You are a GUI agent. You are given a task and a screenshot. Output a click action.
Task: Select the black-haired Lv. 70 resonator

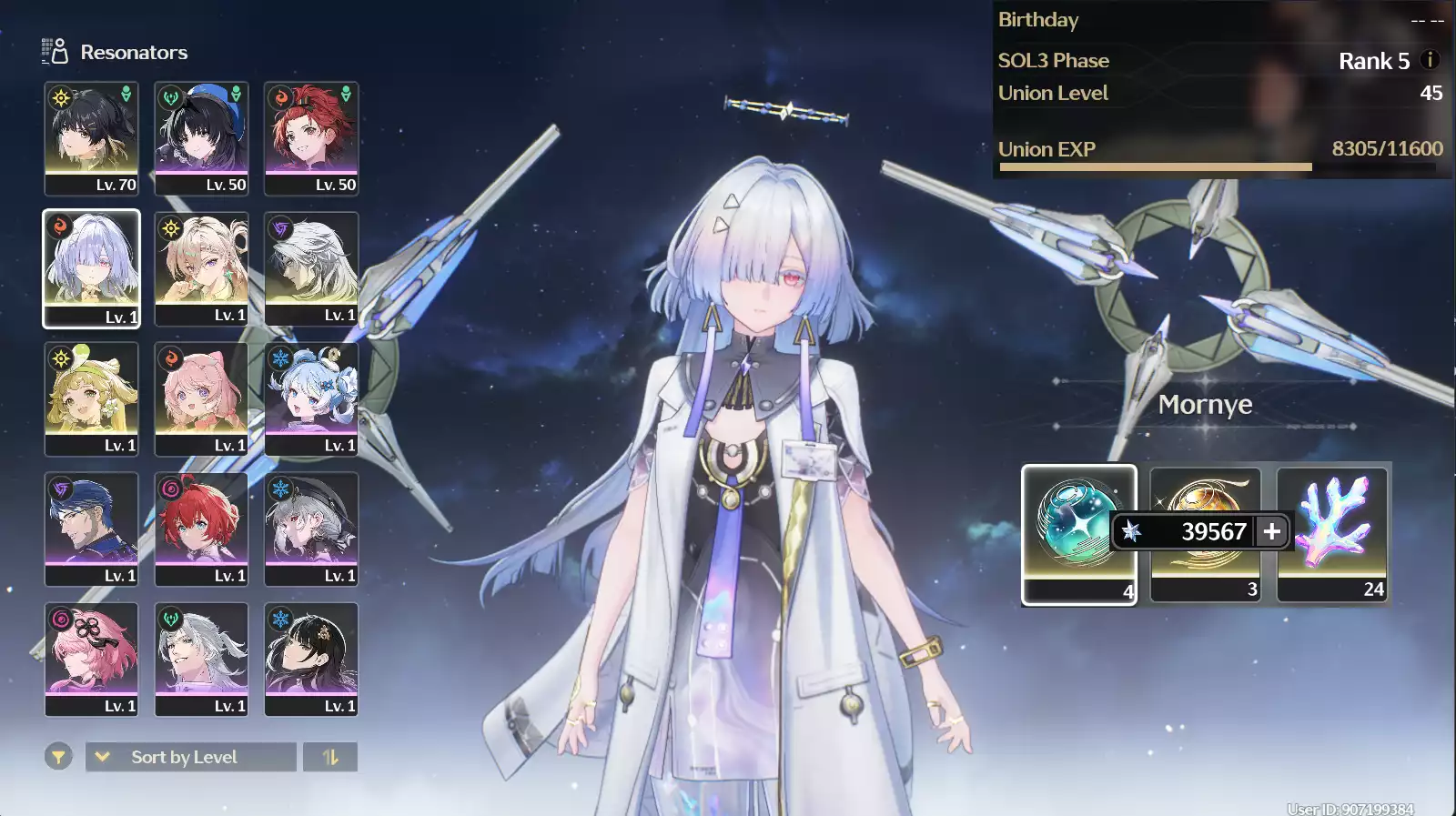pyautogui.click(x=91, y=138)
